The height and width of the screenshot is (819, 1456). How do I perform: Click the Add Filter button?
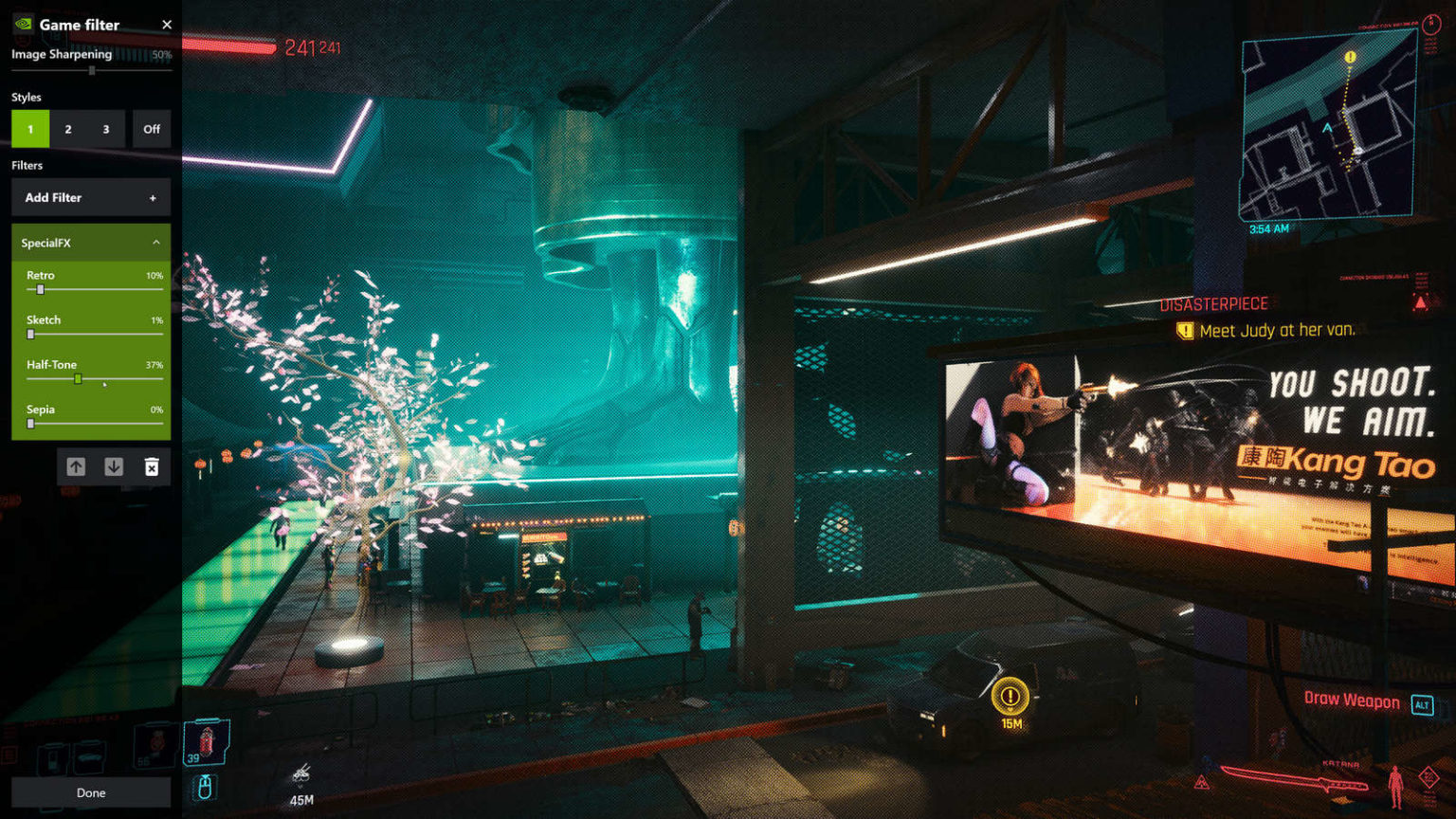coord(91,197)
